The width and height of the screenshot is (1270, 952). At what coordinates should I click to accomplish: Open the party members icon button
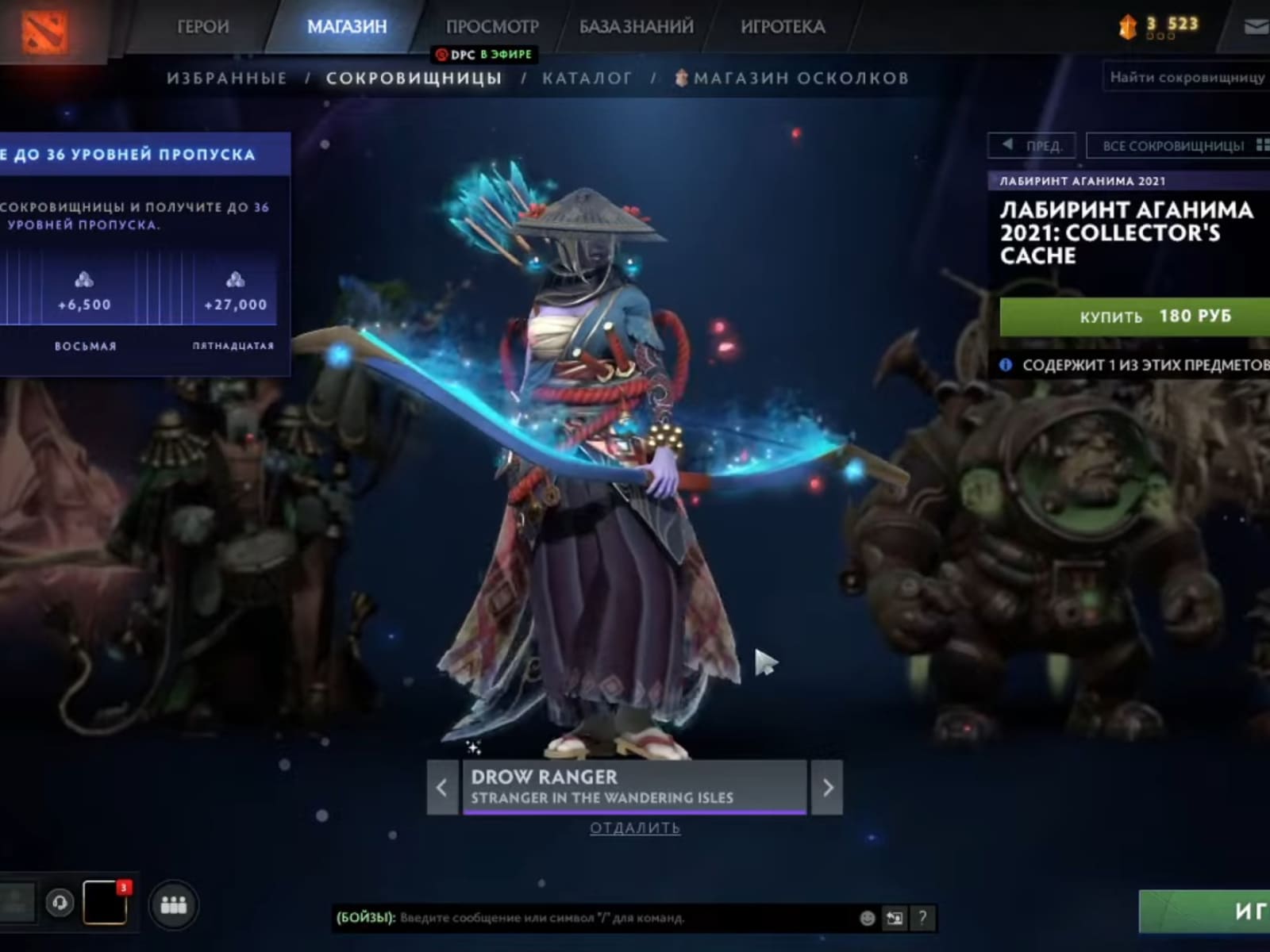click(x=173, y=904)
